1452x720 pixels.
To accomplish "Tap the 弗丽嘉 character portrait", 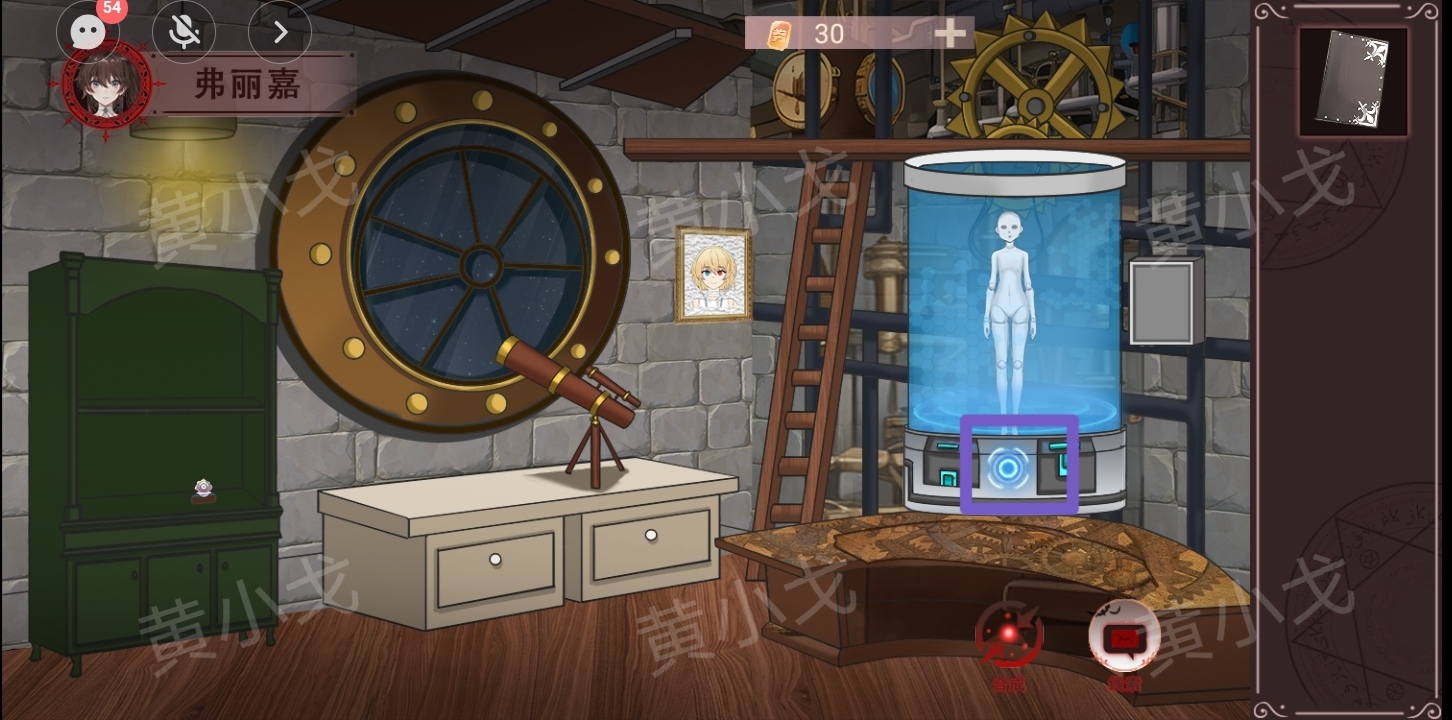I will 106,86.
